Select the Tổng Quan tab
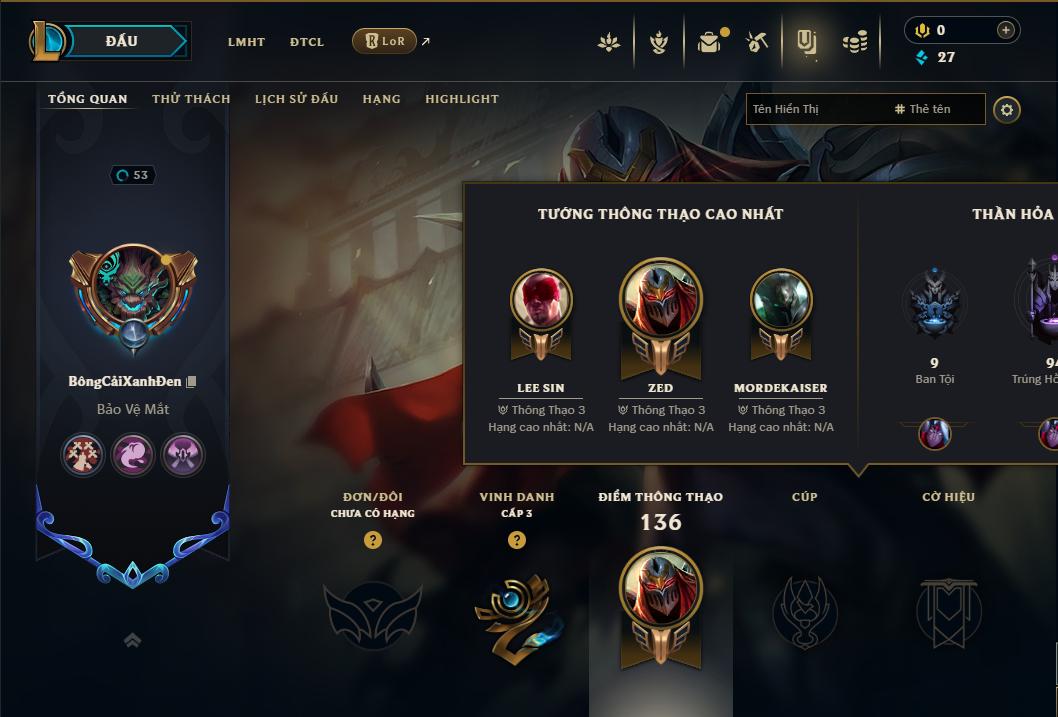Image resolution: width=1058 pixels, height=717 pixels. [88, 99]
